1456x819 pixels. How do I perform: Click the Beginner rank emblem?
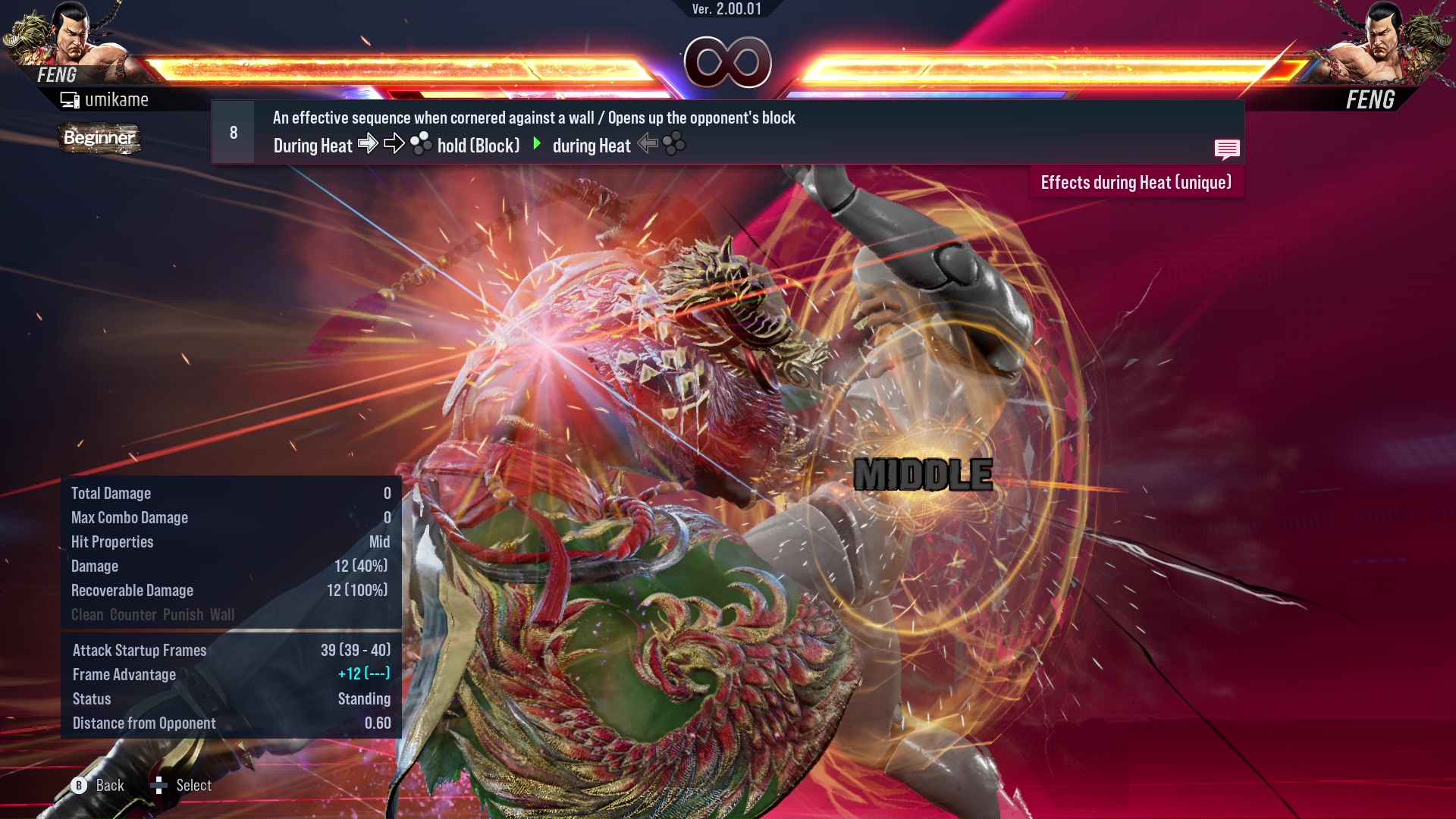(99, 139)
